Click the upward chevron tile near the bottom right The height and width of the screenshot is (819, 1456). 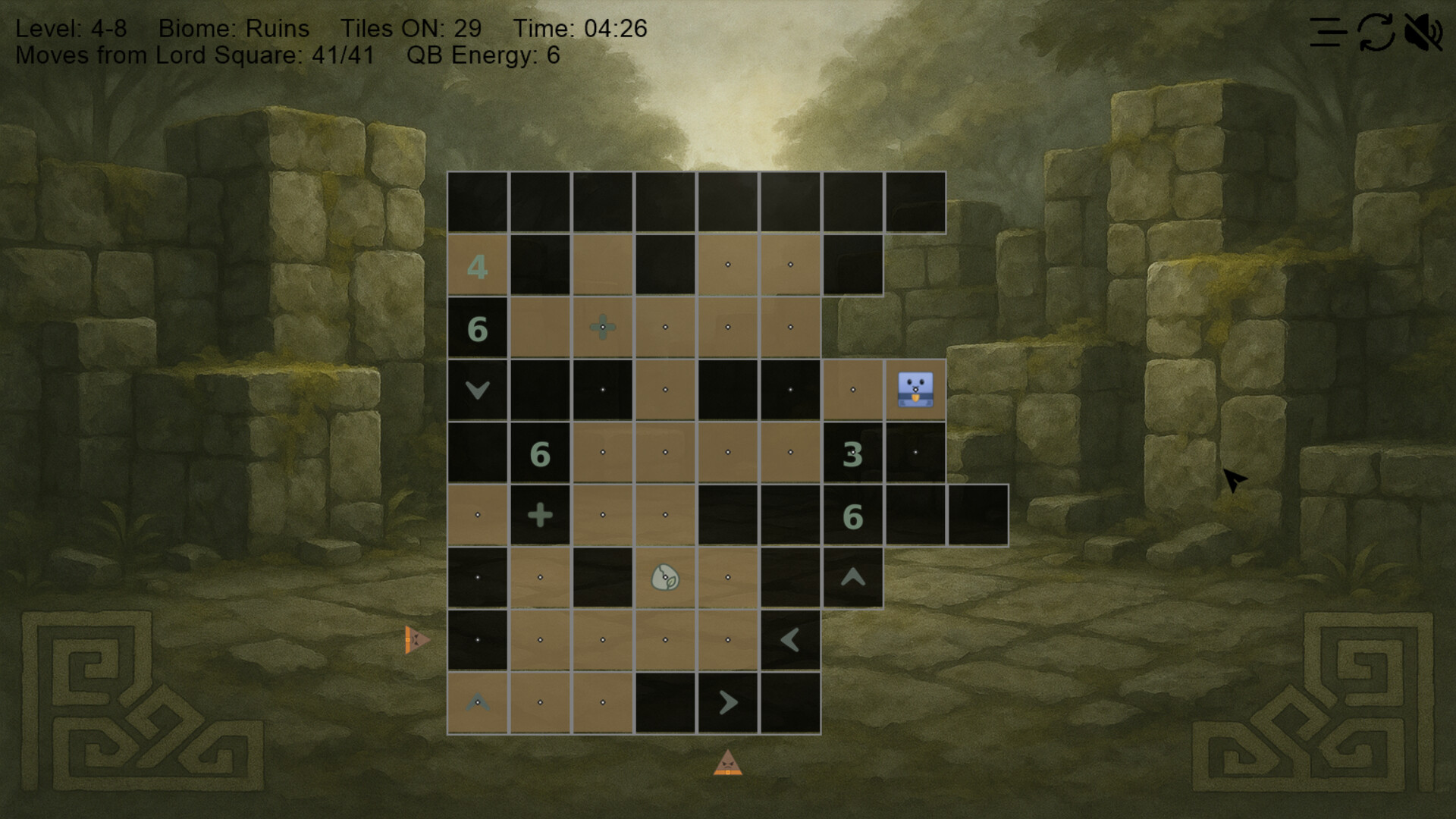click(x=854, y=577)
